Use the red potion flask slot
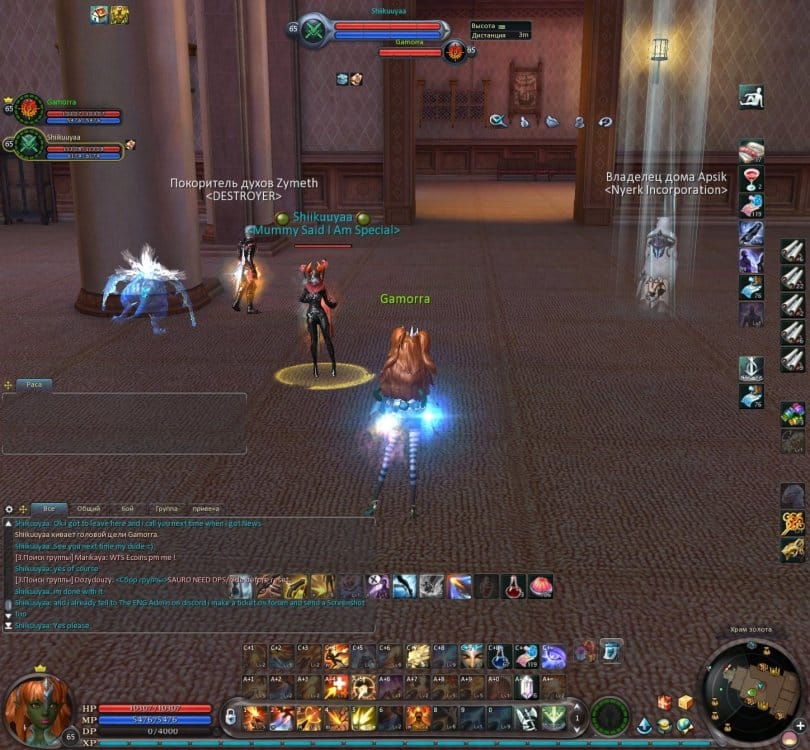The height and width of the screenshot is (750, 810). click(x=513, y=585)
